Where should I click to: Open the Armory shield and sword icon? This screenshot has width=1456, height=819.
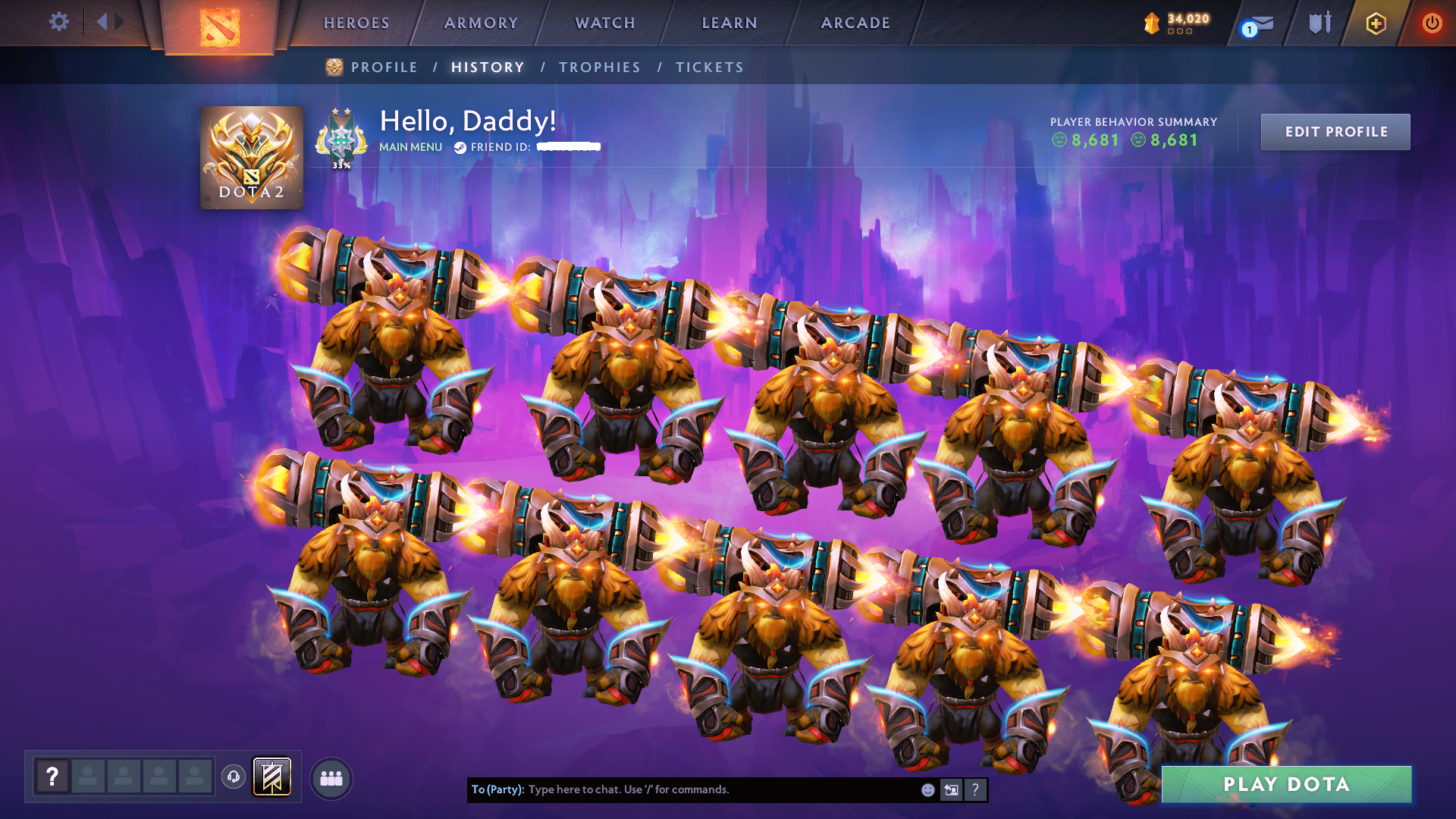click(x=1319, y=23)
